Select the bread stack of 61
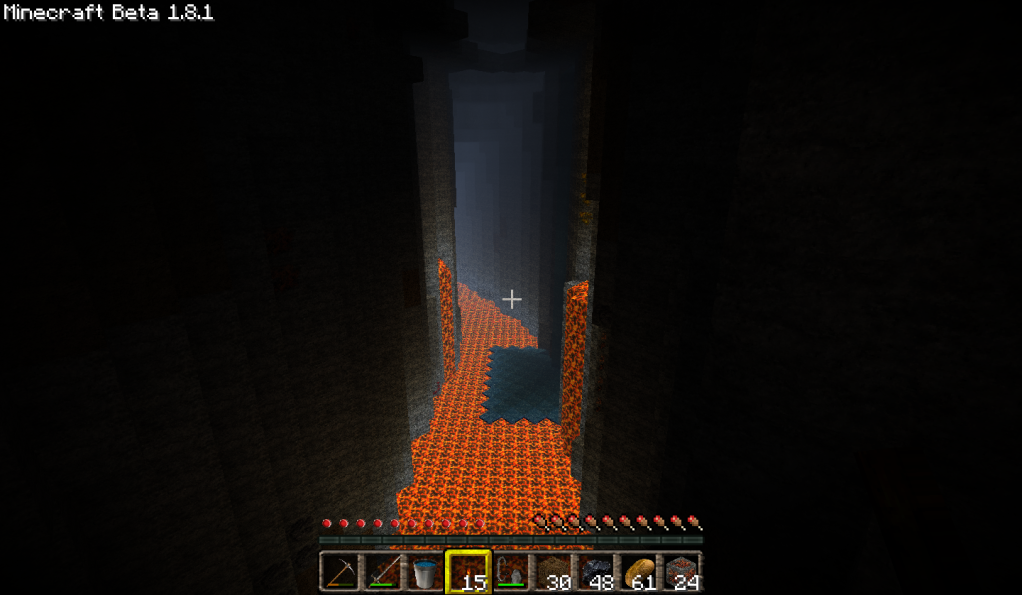The width and height of the screenshot is (1022, 595). (640, 572)
